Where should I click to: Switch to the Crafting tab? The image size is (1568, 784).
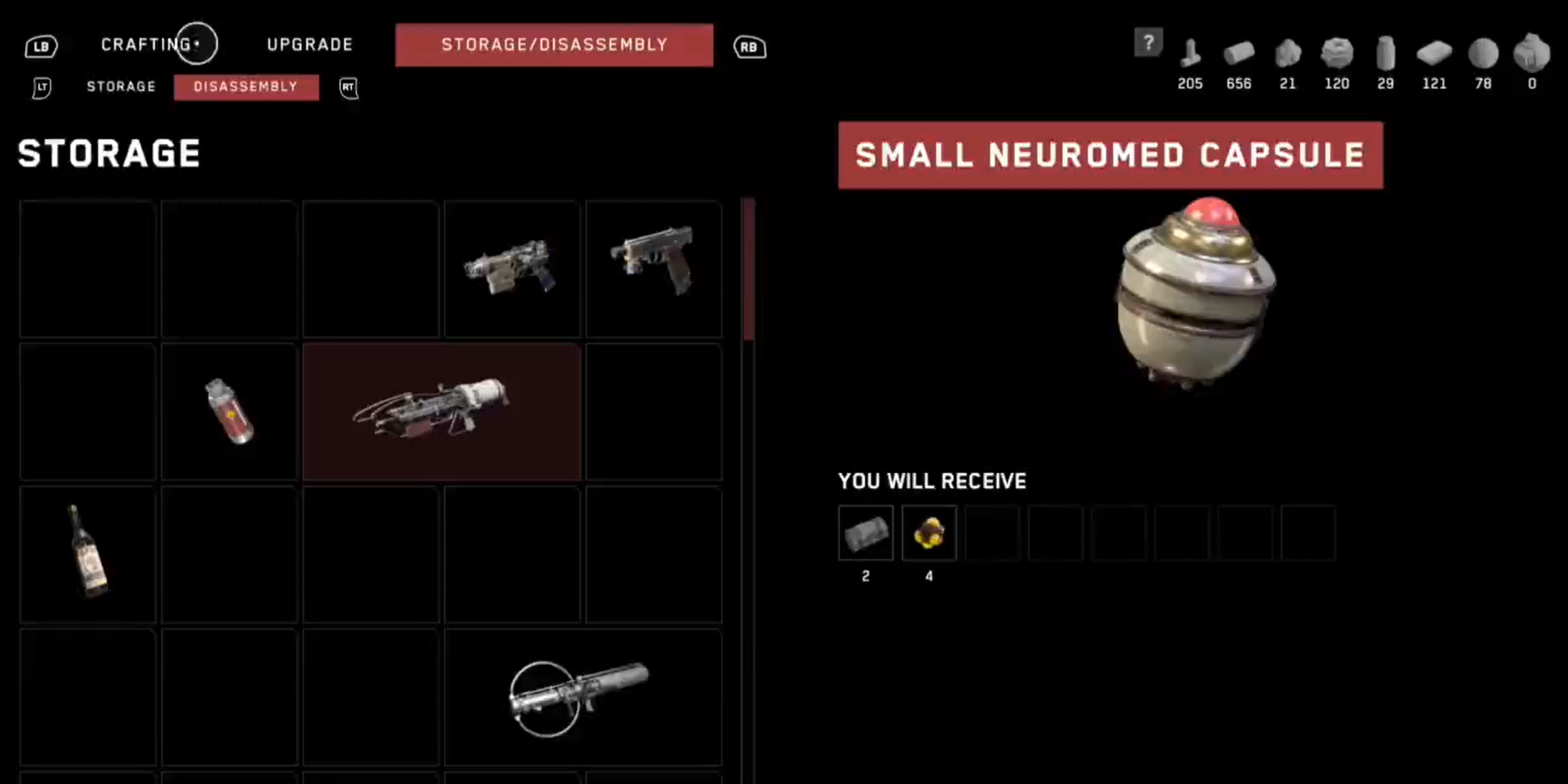[x=147, y=45]
